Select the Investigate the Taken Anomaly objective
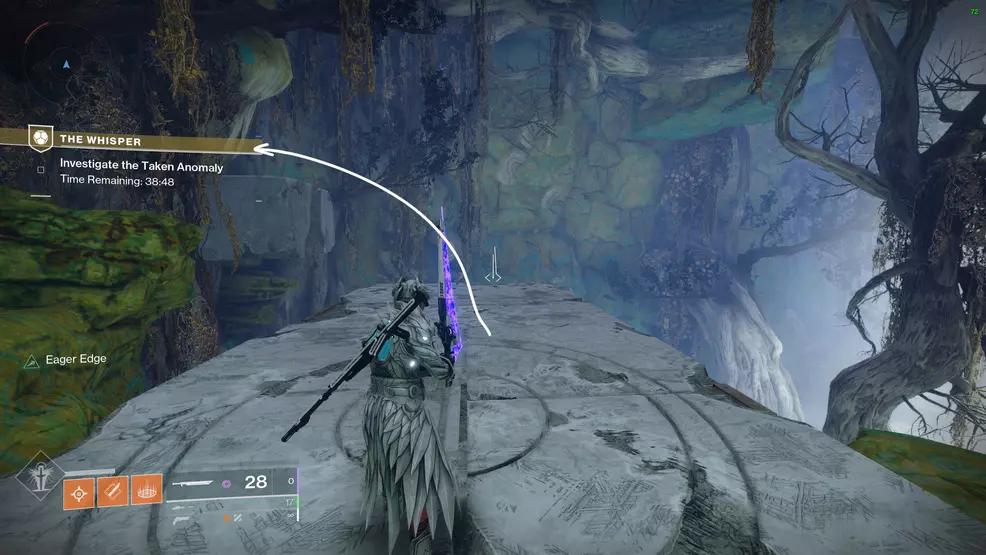986x555 pixels. (x=140, y=167)
